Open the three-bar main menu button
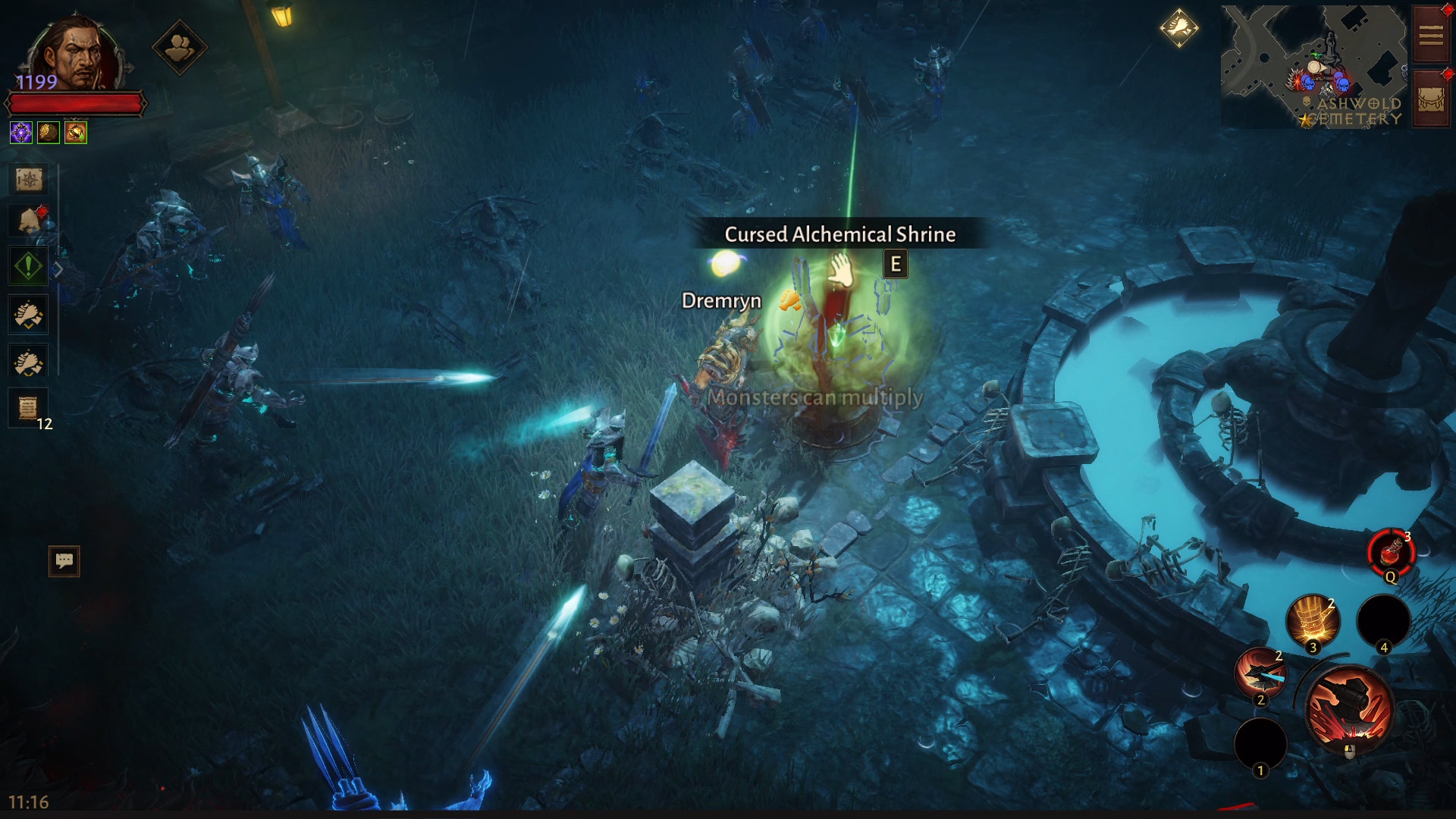 pos(1431,35)
